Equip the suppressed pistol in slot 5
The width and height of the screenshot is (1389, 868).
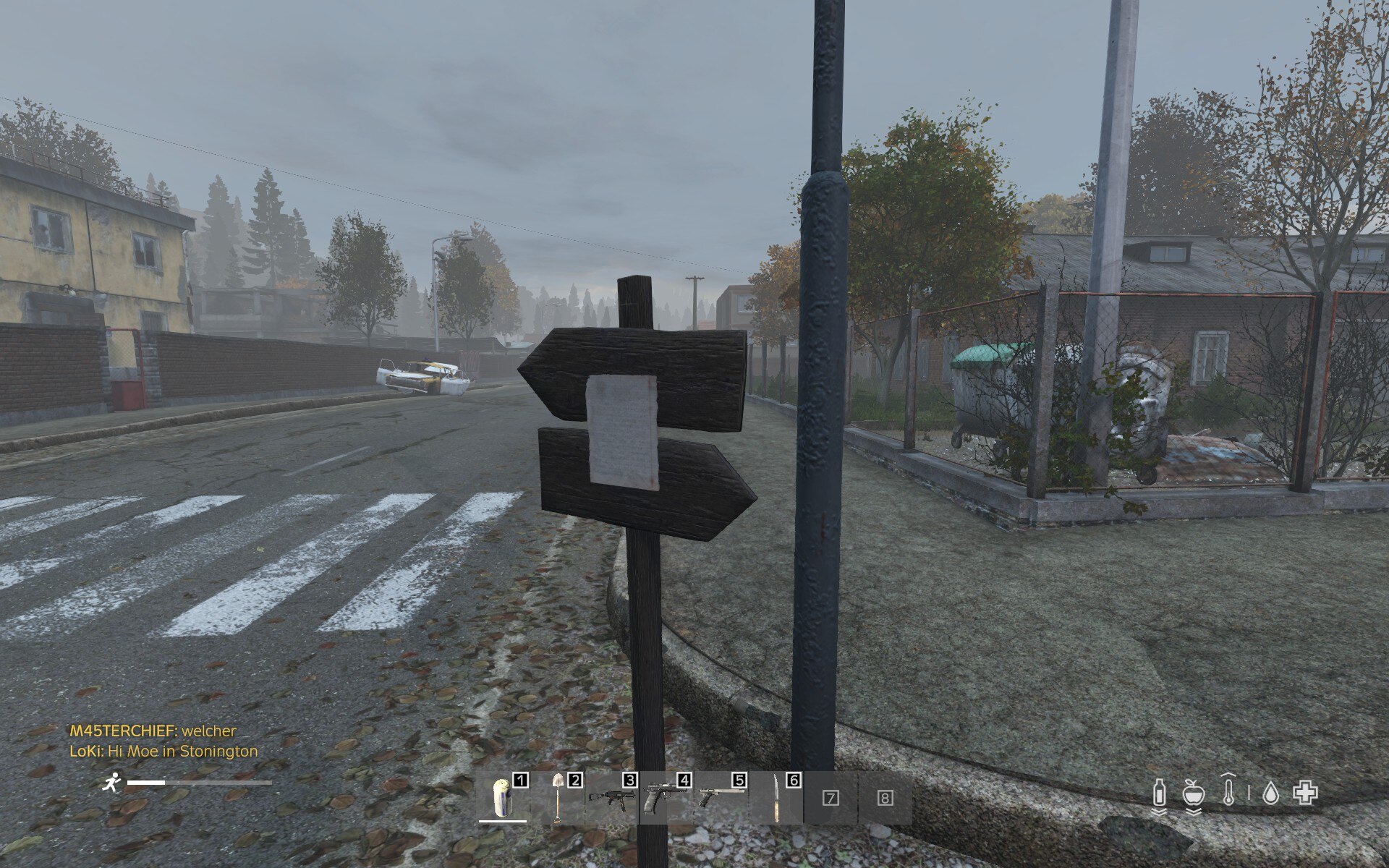(x=721, y=798)
